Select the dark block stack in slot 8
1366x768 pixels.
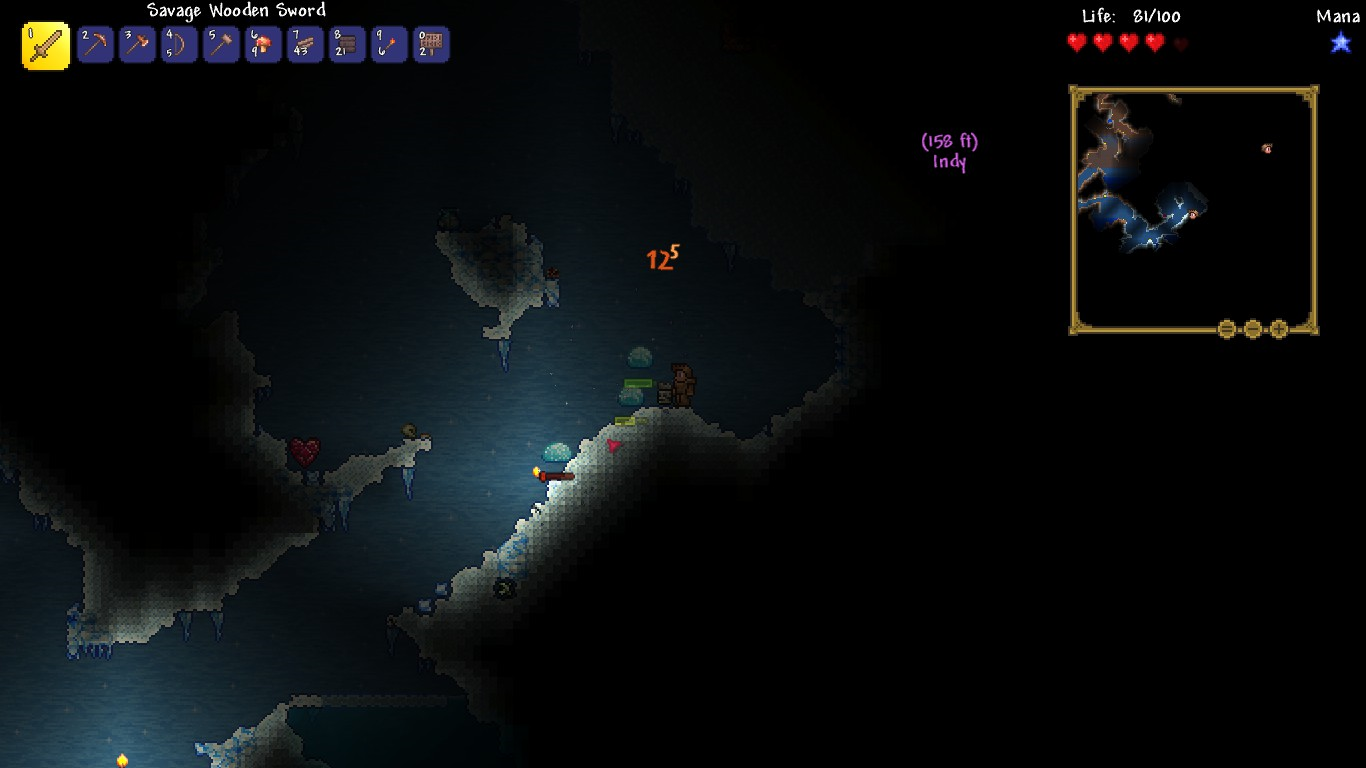[x=347, y=45]
